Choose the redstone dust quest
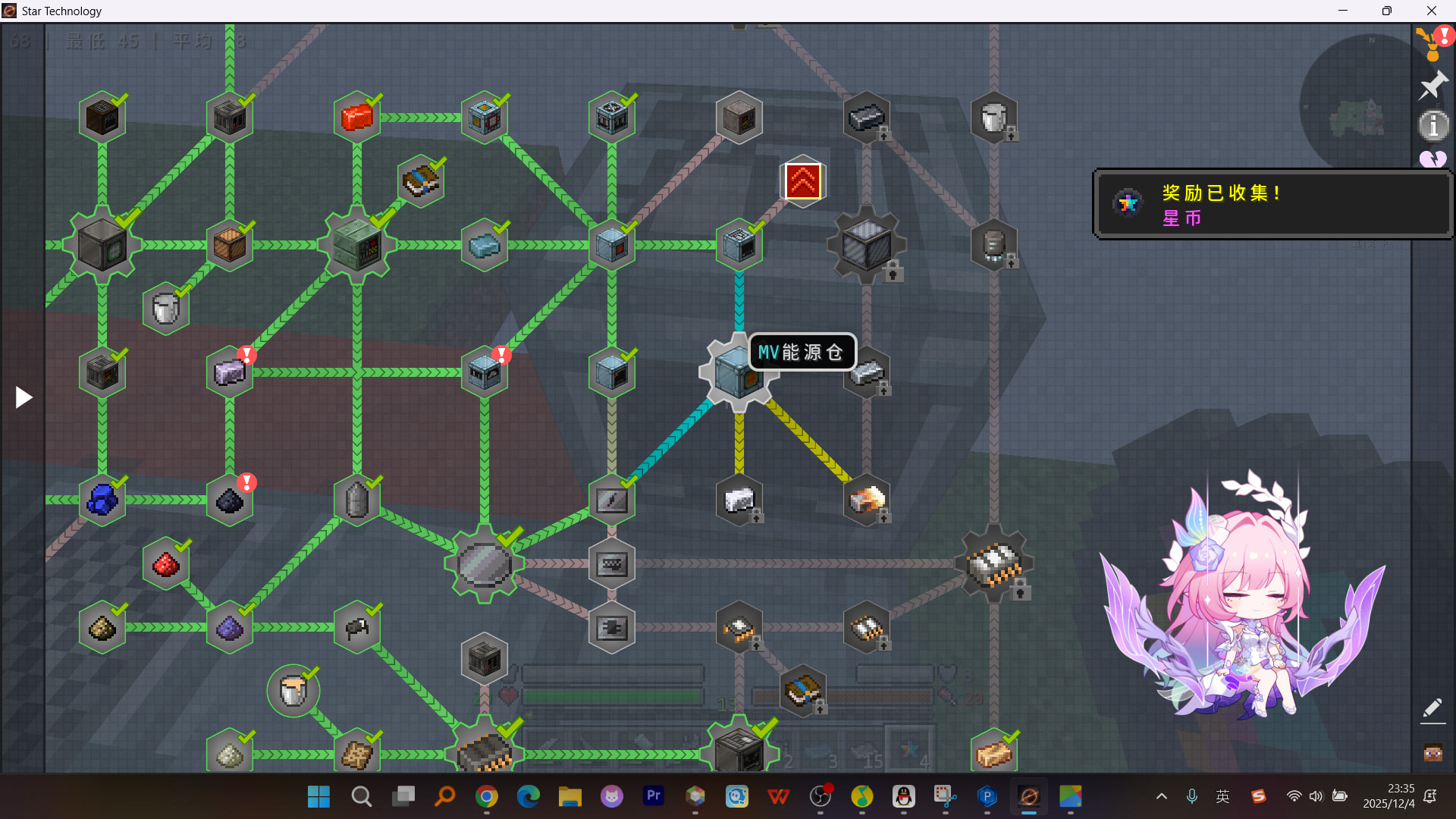Screen dimensions: 1456x819 coord(166,564)
